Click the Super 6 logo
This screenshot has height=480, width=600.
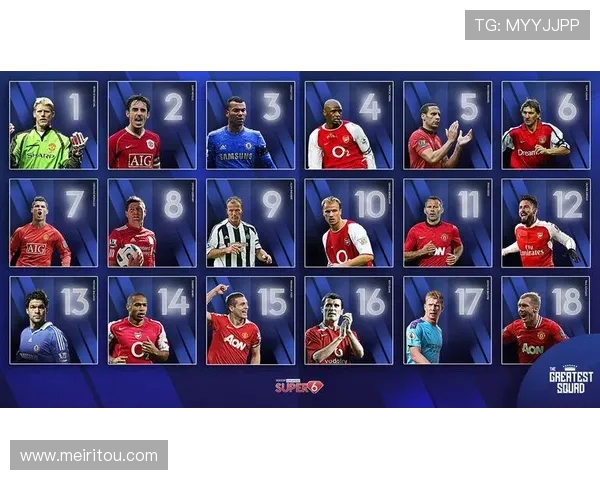(299, 385)
